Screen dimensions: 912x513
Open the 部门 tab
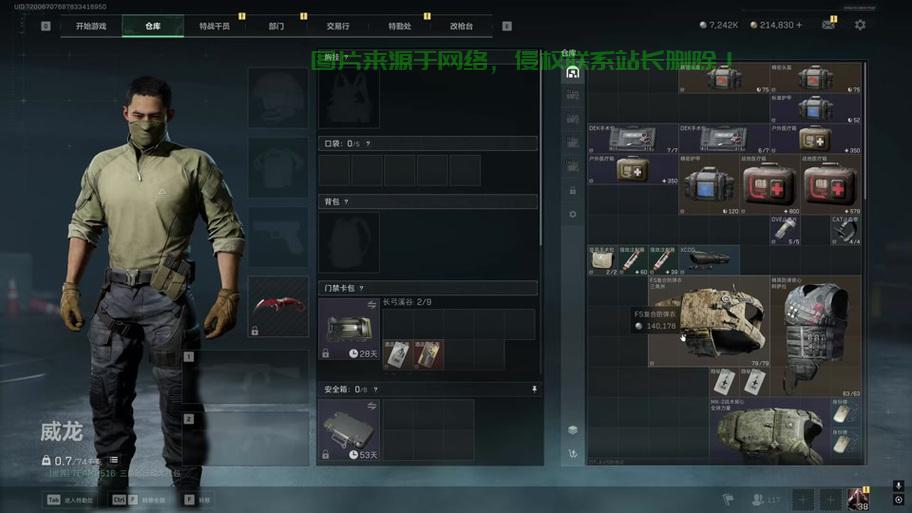coord(276,26)
